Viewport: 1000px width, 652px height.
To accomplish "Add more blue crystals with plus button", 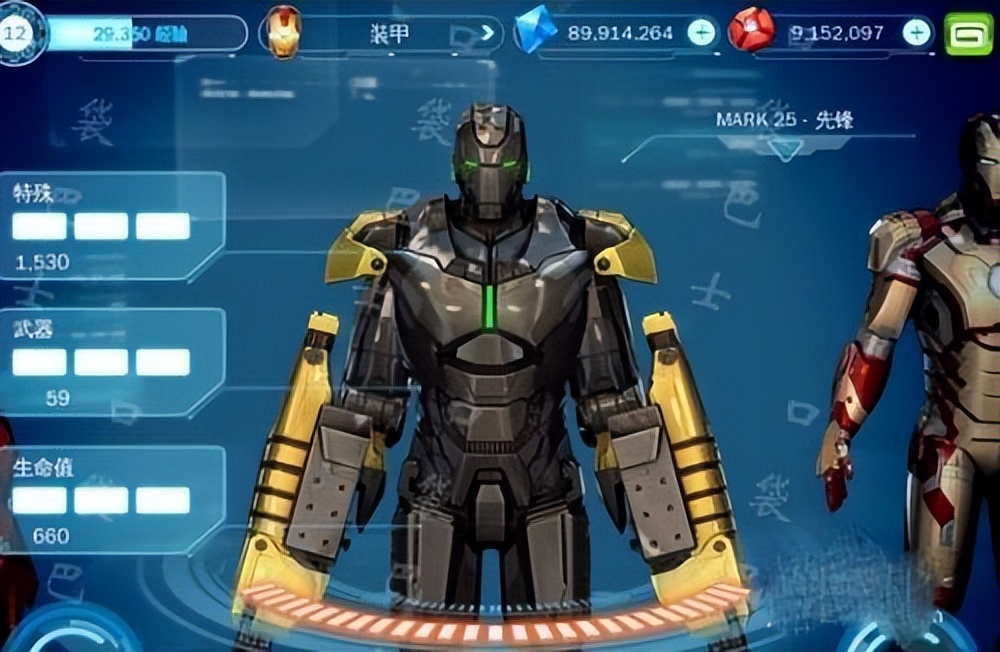I will click(x=702, y=33).
